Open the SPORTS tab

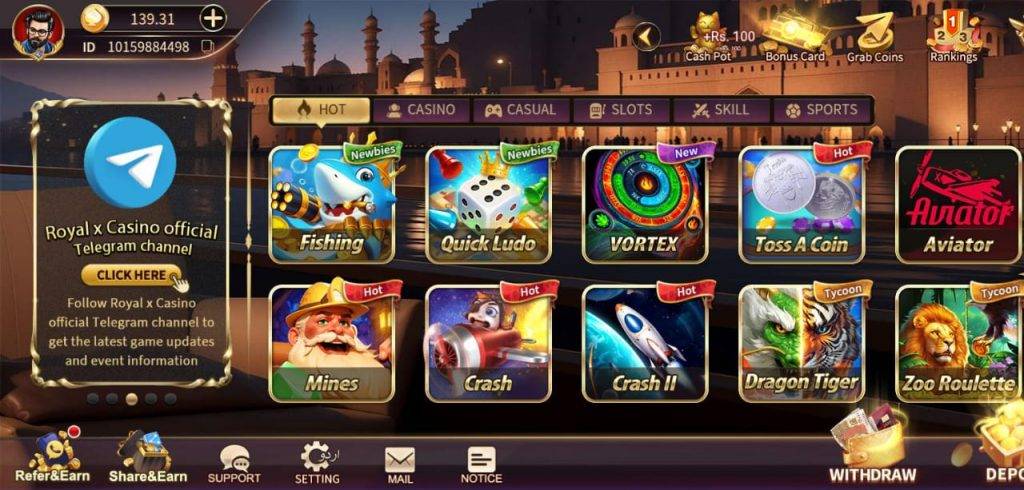[821, 110]
